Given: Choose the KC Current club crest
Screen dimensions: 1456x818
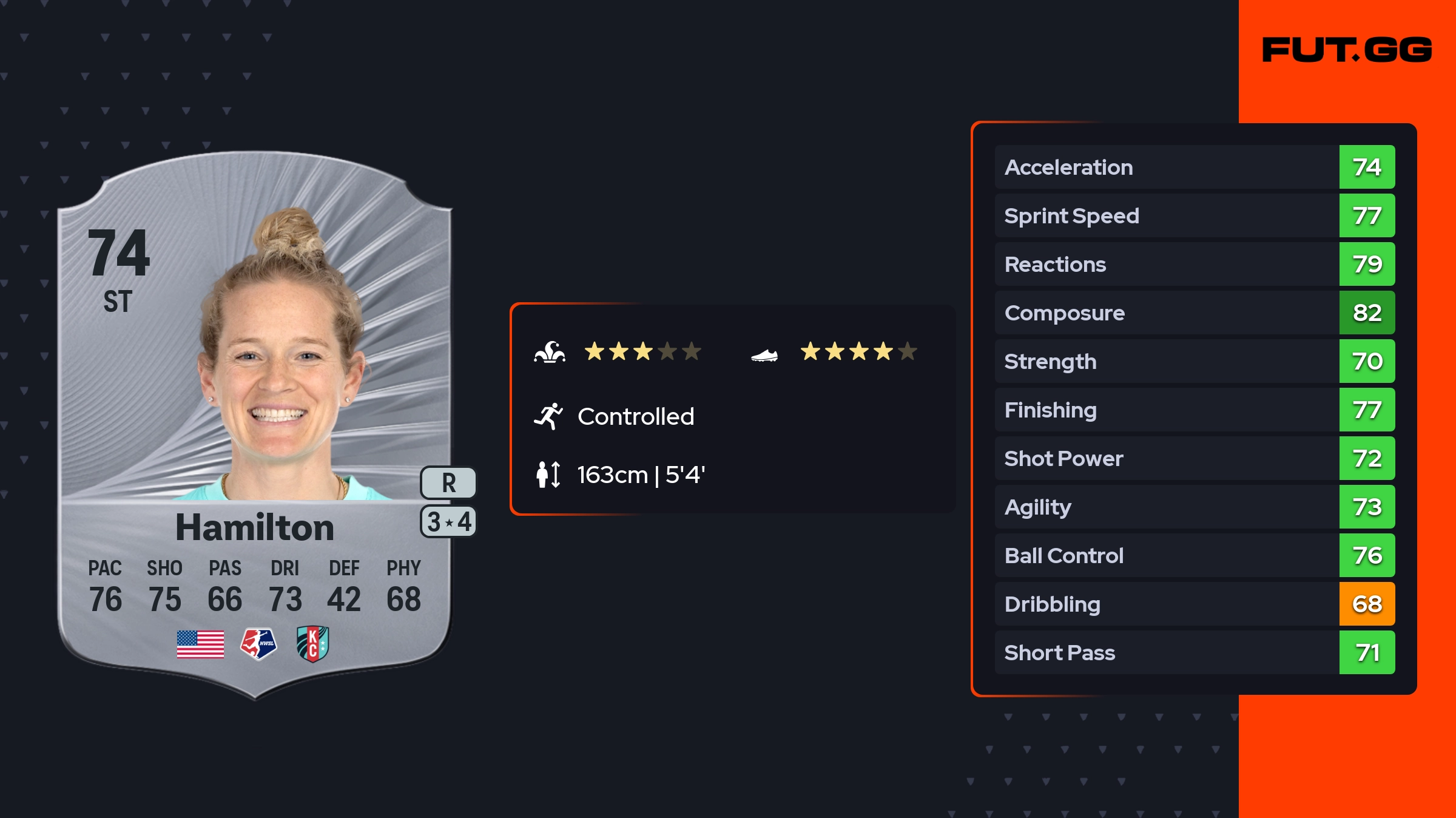Looking at the screenshot, I should [312, 644].
